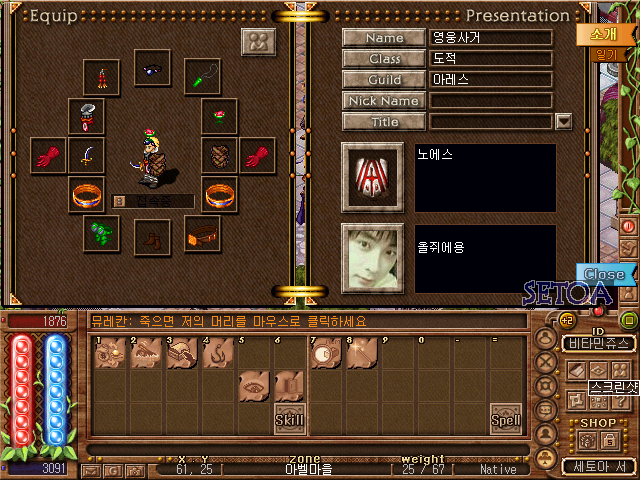
Task: Select the boots equipment slot
Action: [x=153, y=236]
